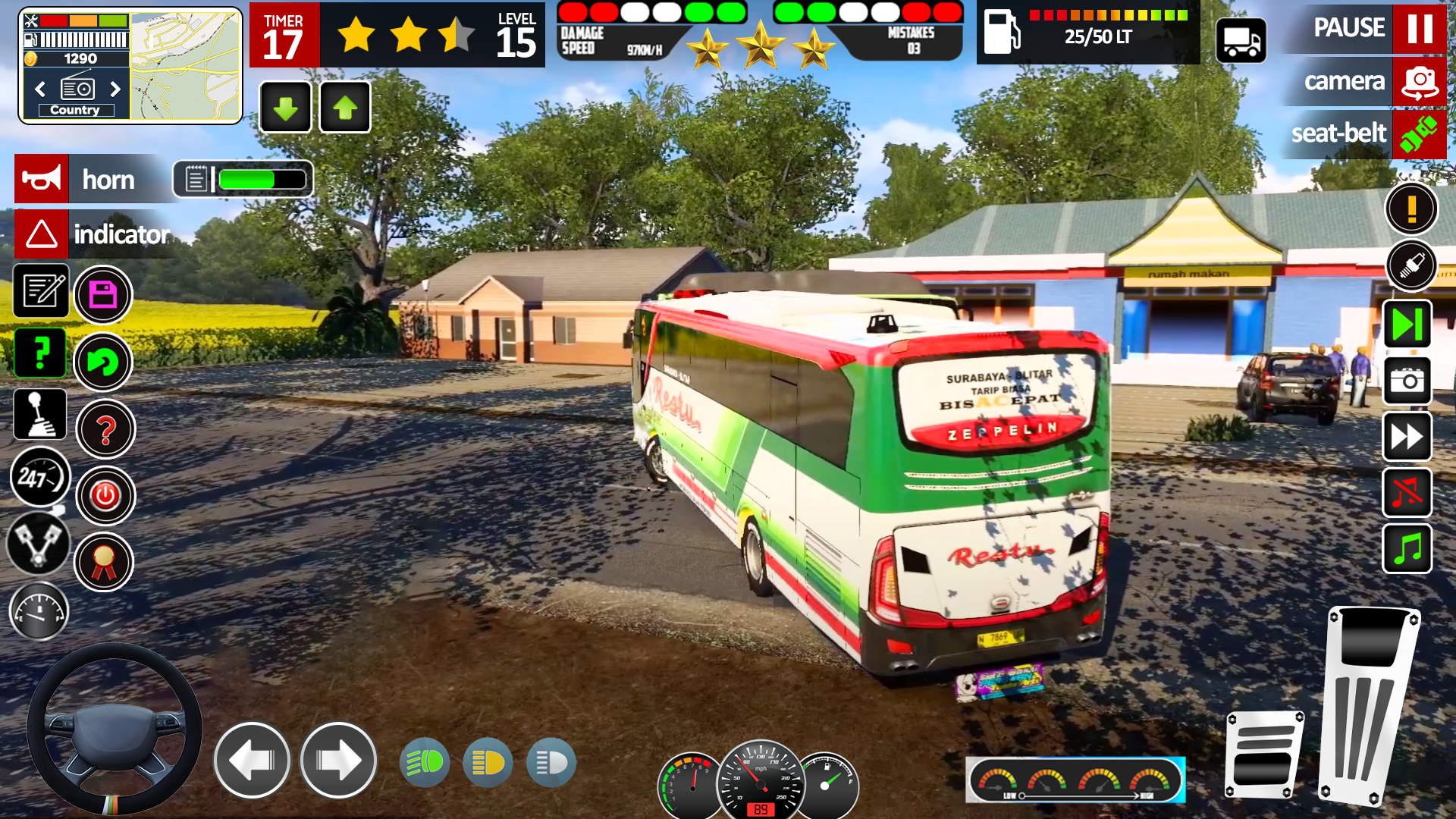The width and height of the screenshot is (1456, 819).
Task: Click the green up arrow button
Action: pyautogui.click(x=345, y=108)
